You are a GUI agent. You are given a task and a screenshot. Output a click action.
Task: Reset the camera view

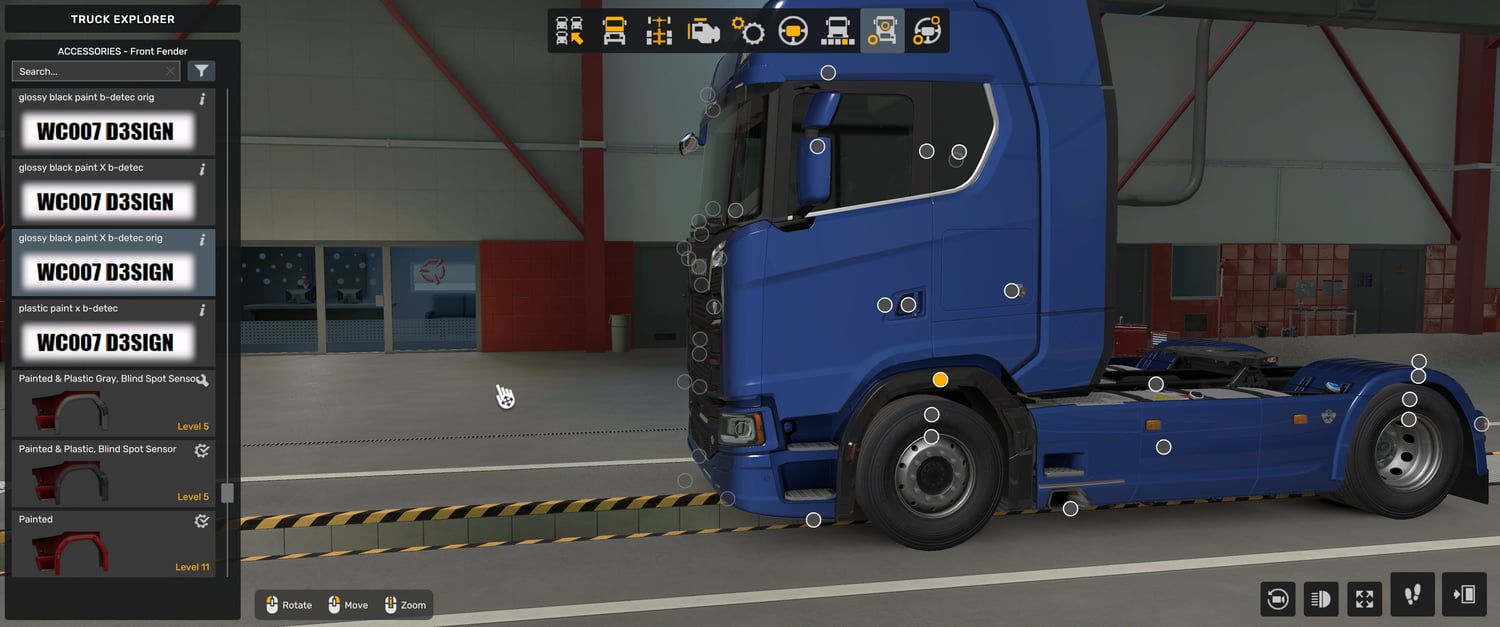point(1277,598)
